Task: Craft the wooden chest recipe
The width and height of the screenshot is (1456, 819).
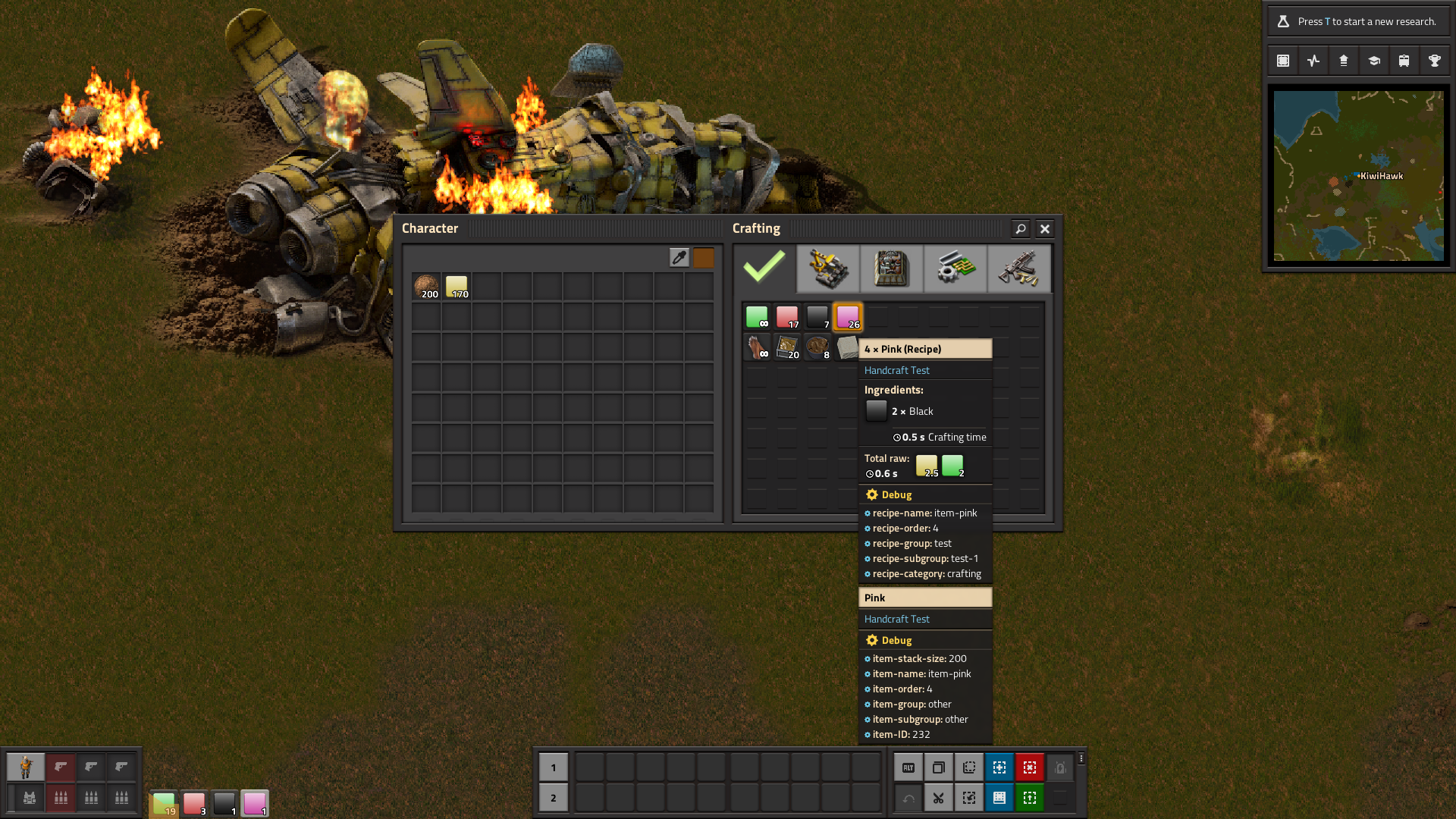Action: (787, 347)
